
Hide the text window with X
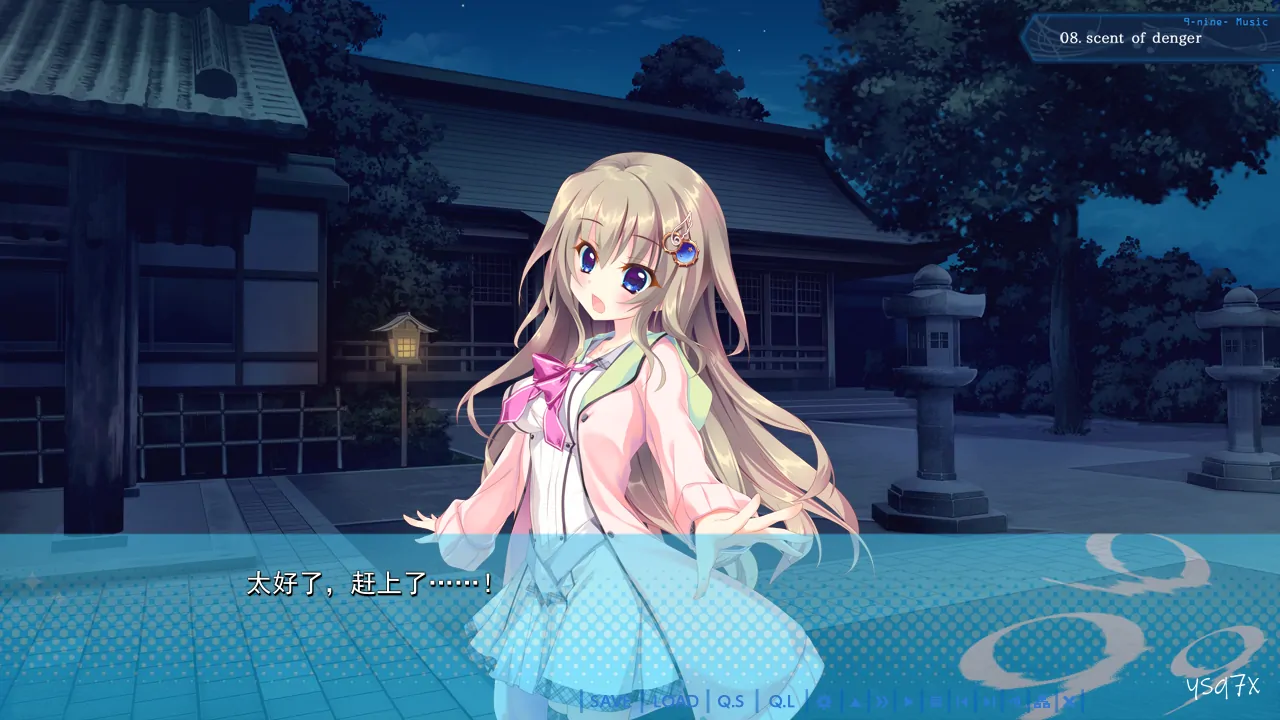(1069, 701)
